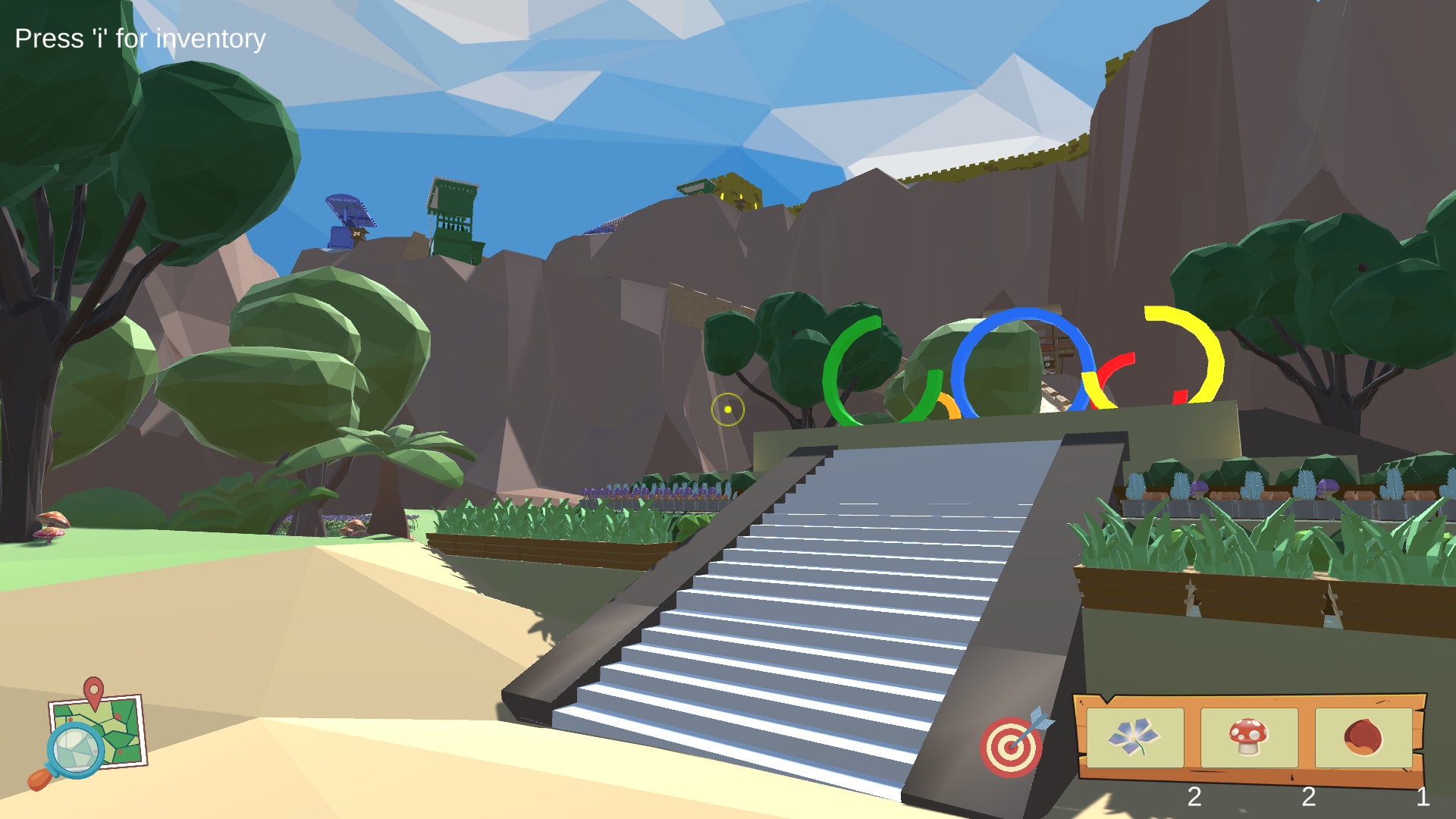Image resolution: width=1456 pixels, height=819 pixels.
Task: Click the count '2' under the mushroom slot
Action: click(x=1307, y=798)
